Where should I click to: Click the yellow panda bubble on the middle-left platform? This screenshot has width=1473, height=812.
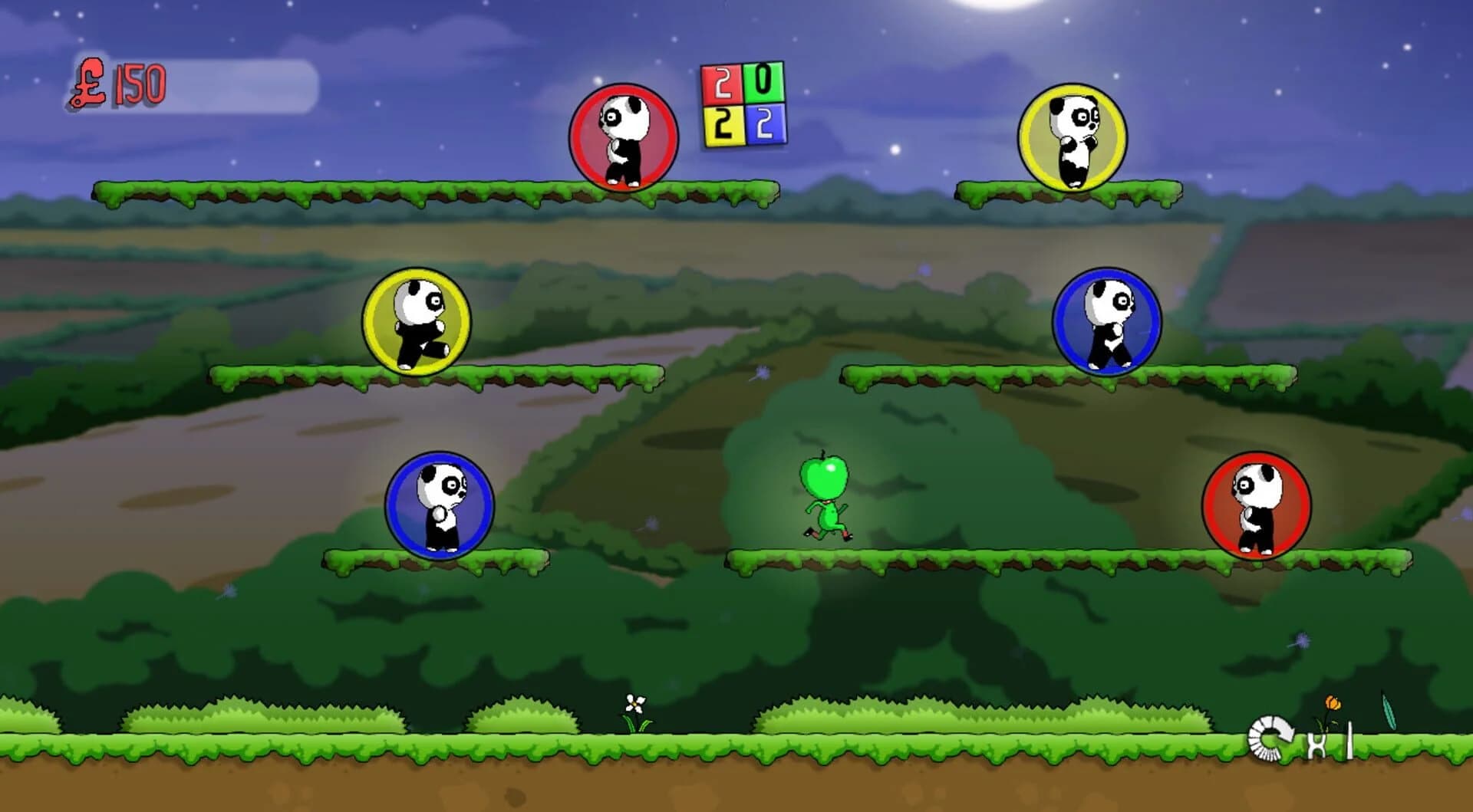pyautogui.click(x=417, y=322)
